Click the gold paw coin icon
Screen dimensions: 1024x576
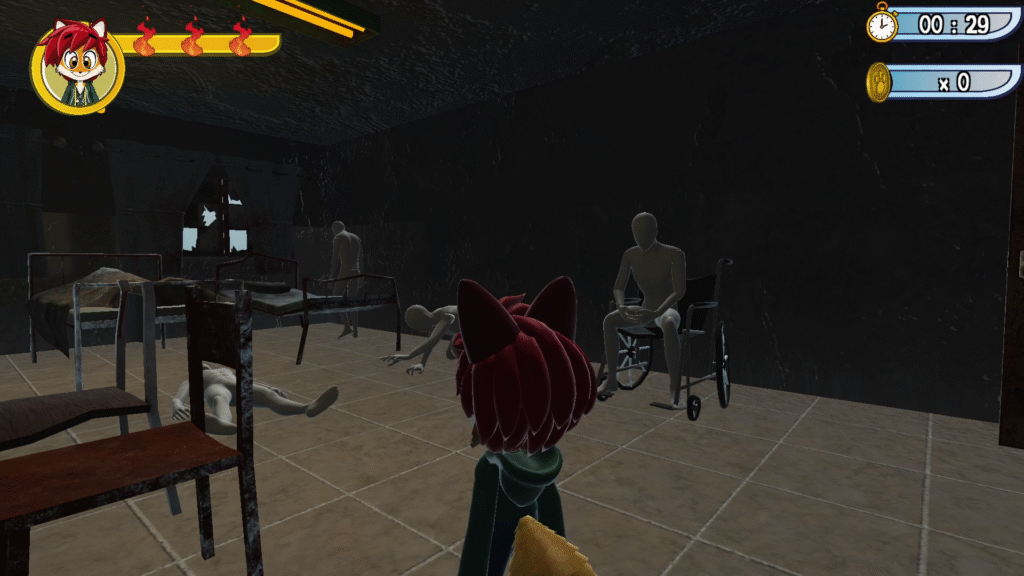click(879, 82)
